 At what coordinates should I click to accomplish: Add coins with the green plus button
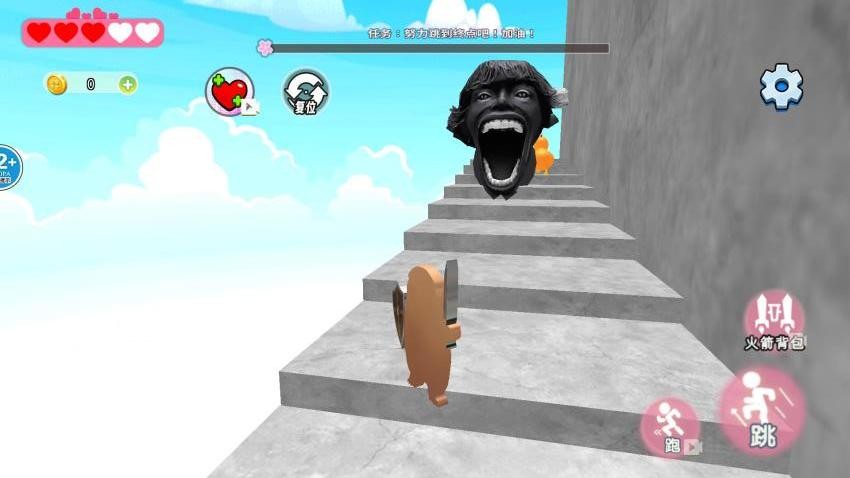128,84
